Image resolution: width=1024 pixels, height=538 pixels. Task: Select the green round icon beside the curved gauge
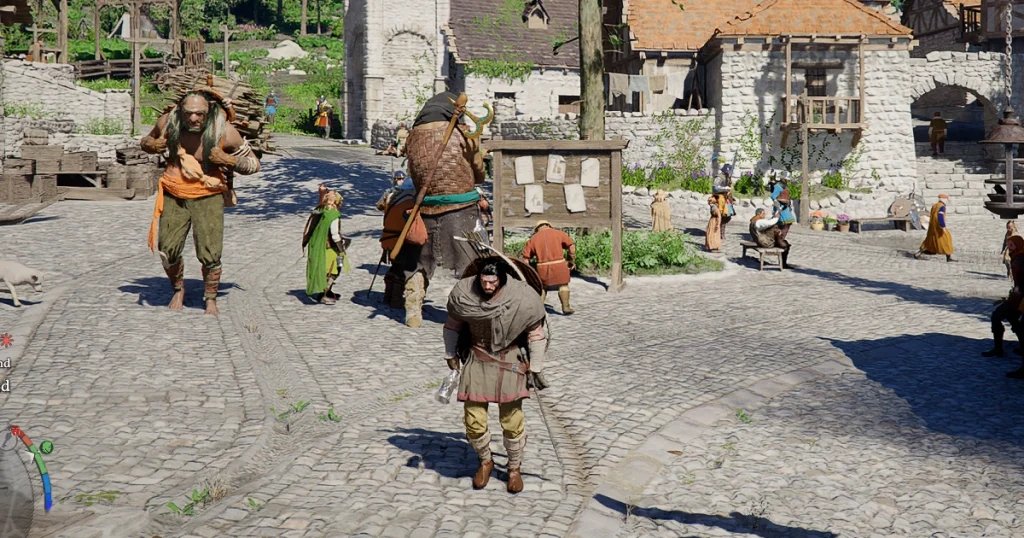coord(45,446)
